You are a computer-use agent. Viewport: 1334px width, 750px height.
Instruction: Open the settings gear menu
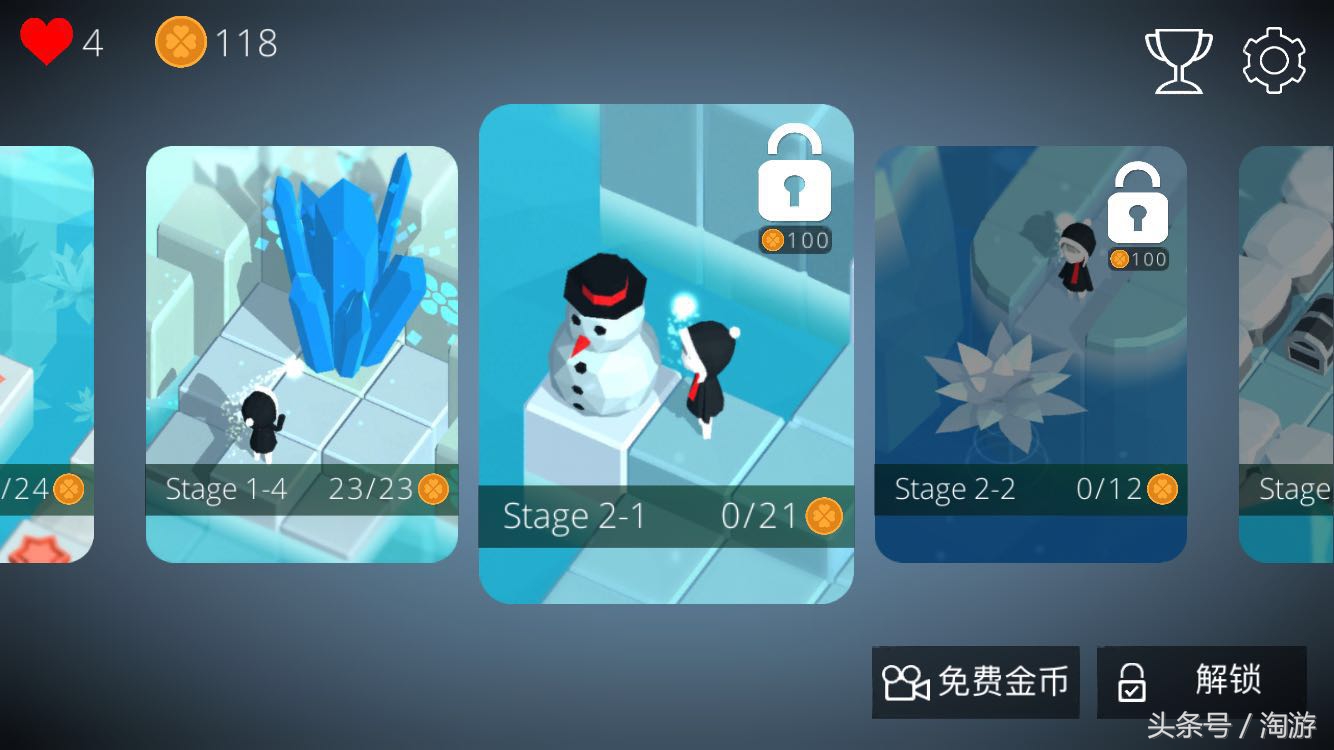click(x=1272, y=60)
